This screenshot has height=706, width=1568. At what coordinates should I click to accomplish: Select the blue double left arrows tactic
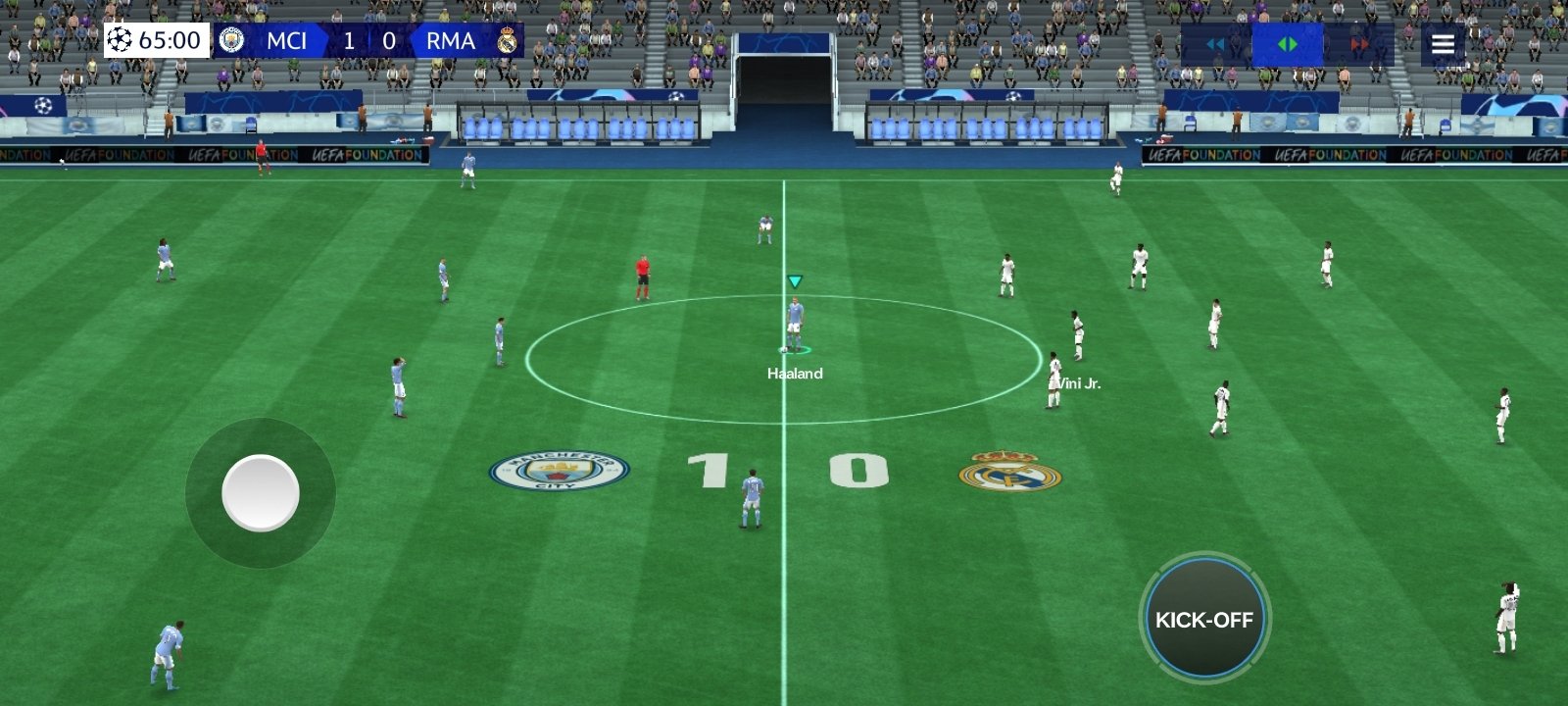click(1215, 44)
